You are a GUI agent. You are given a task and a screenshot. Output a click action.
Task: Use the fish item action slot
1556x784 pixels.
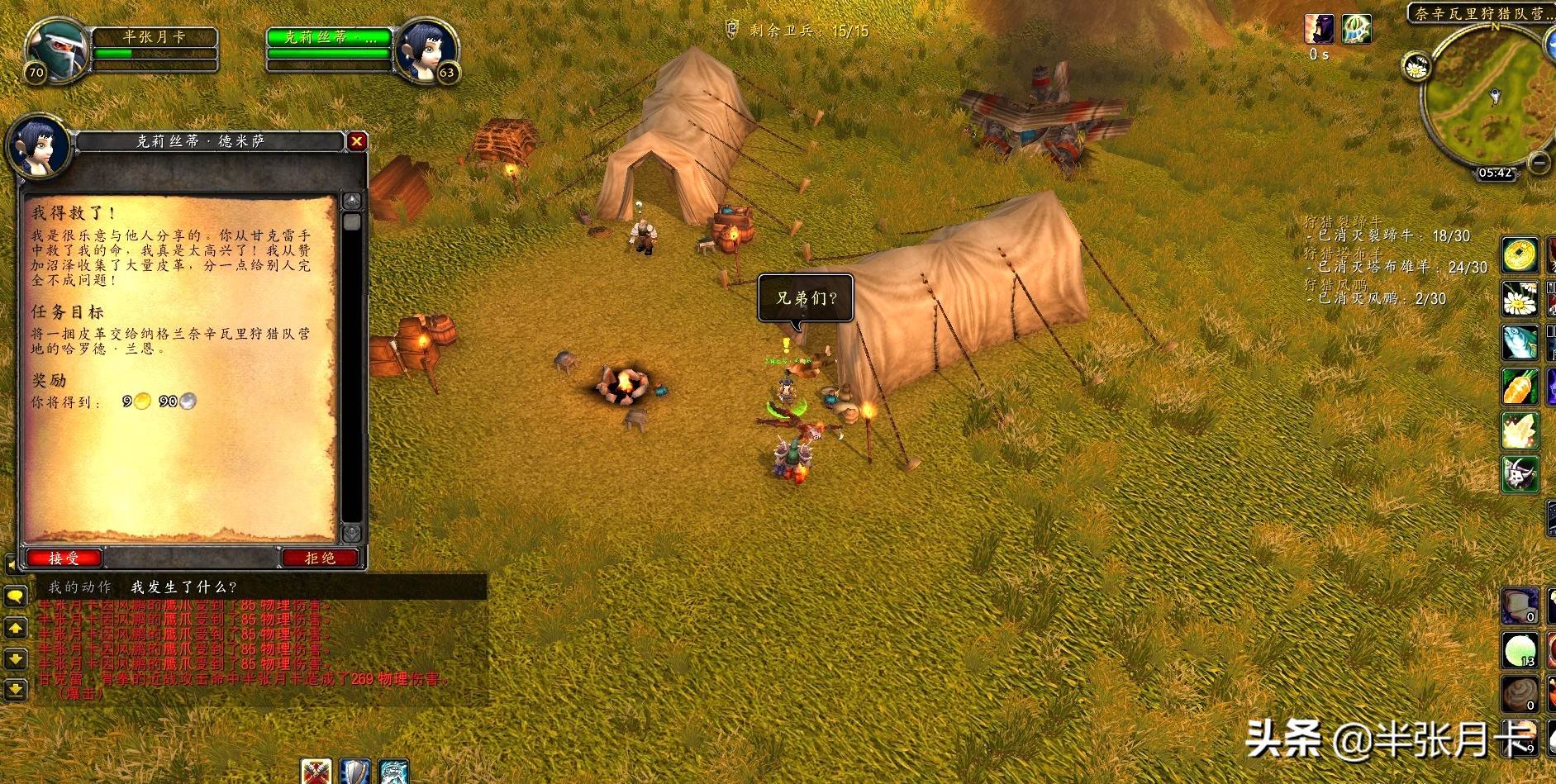(x=1520, y=342)
